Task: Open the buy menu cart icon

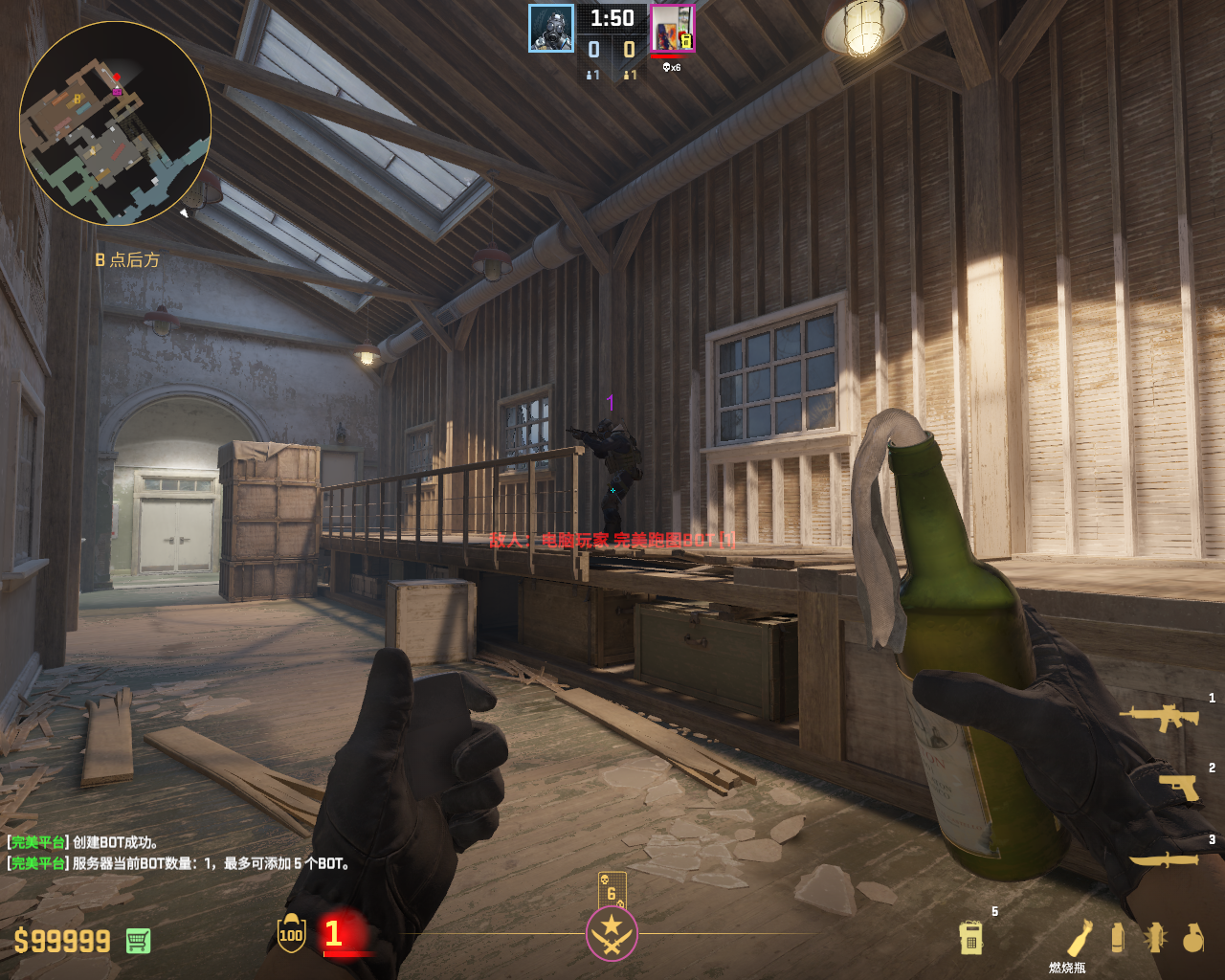Action: 138,941
